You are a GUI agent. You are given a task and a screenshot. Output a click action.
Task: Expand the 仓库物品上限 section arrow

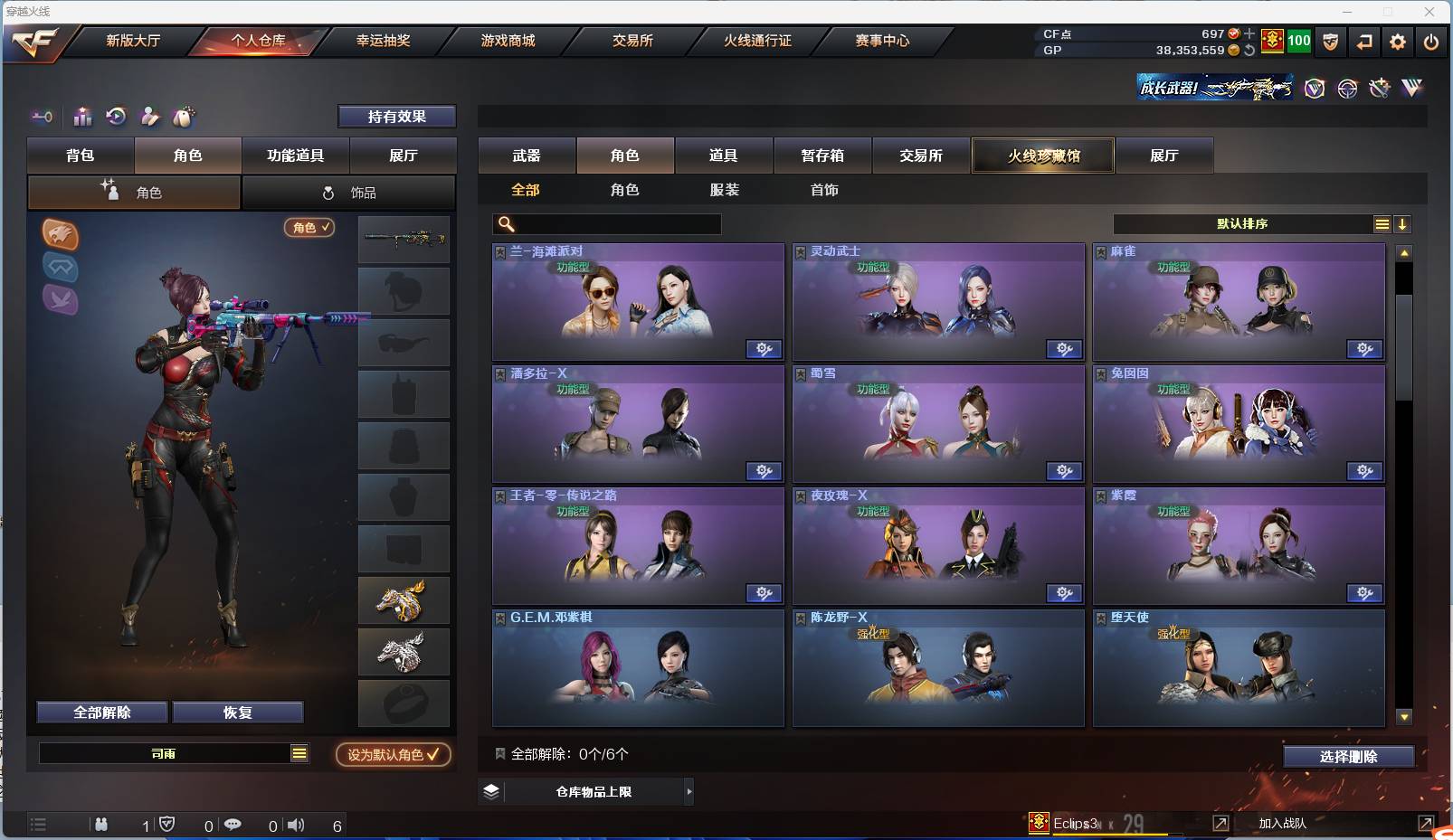pyautogui.click(x=689, y=791)
